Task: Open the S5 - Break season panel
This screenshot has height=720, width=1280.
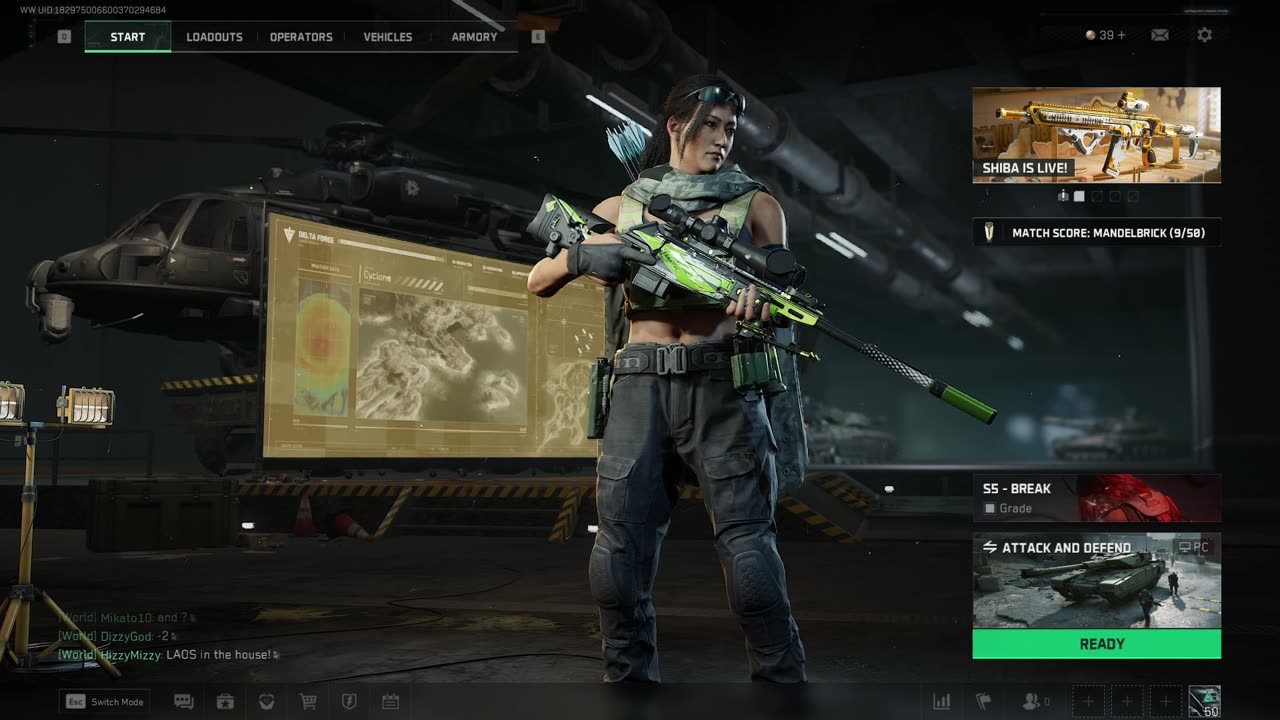Action: pyautogui.click(x=1096, y=498)
